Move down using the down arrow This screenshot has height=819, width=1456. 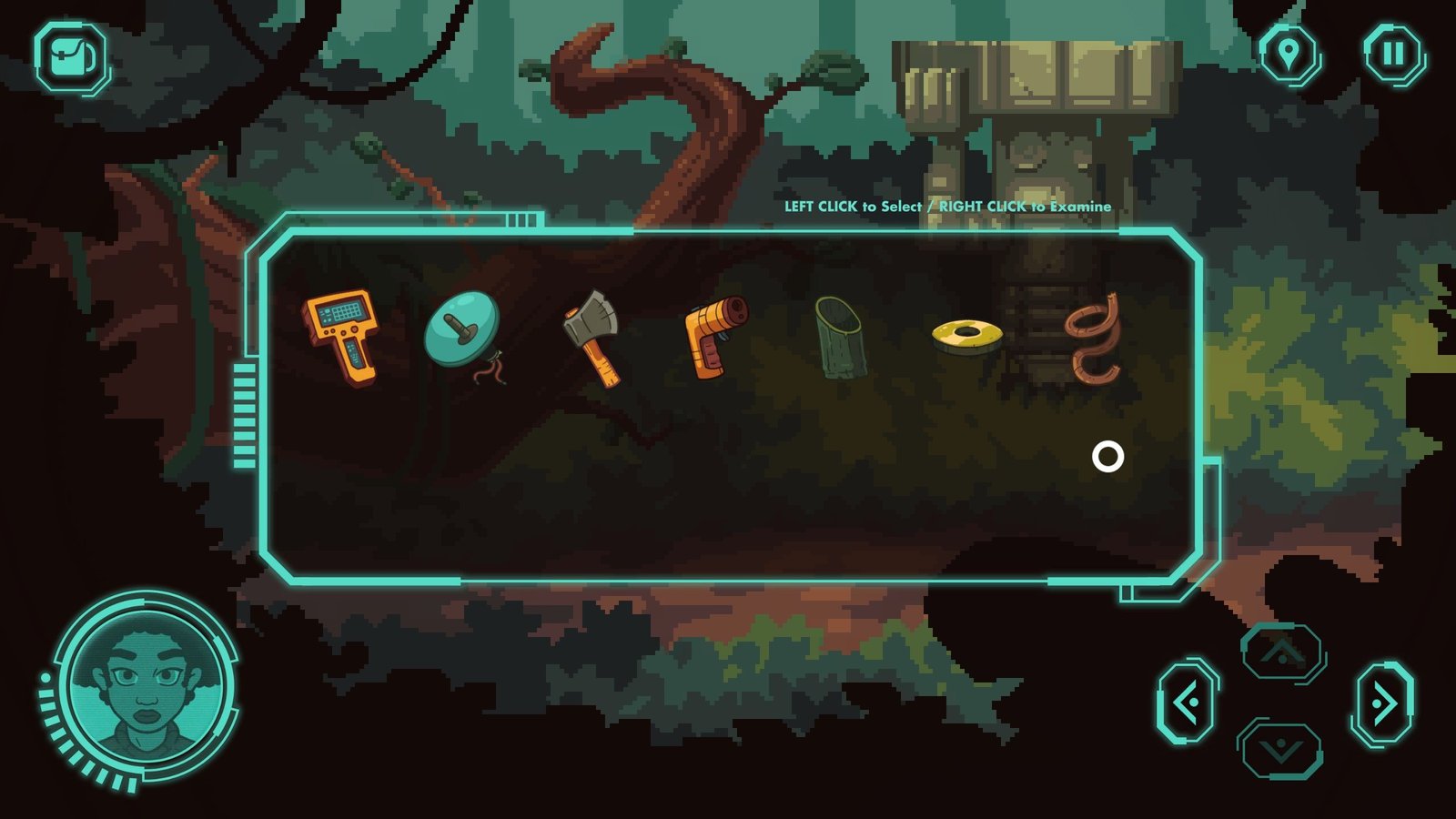(1282, 750)
